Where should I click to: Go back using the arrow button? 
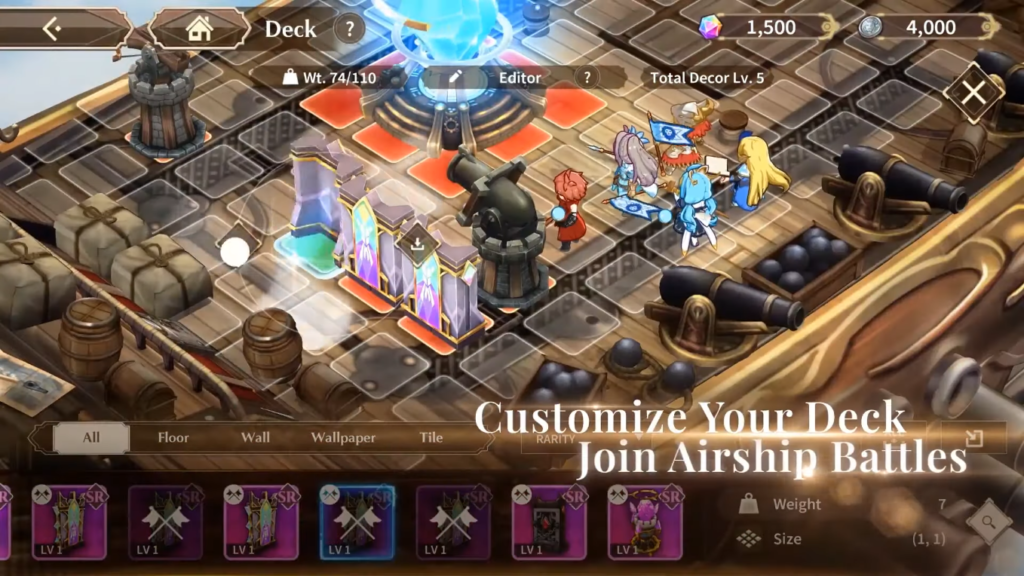click(x=52, y=29)
